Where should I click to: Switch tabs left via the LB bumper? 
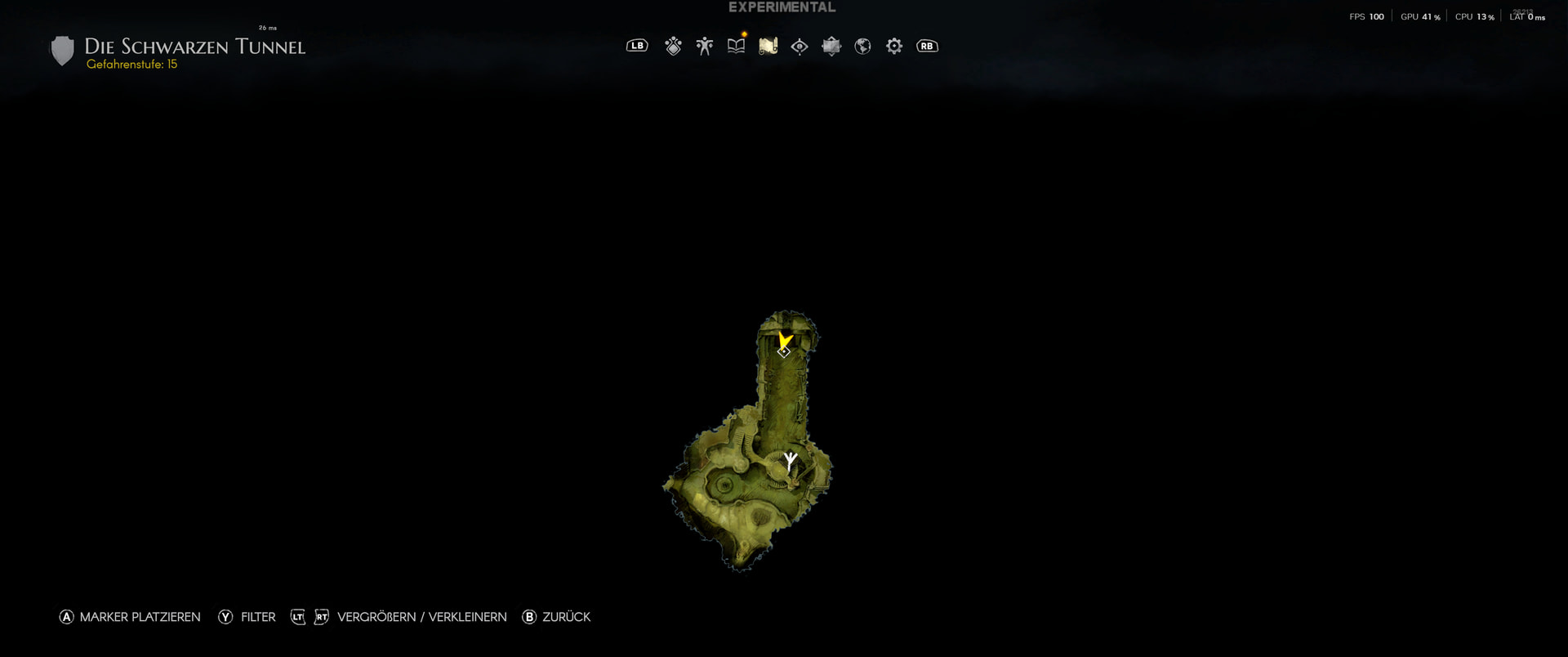(x=638, y=47)
